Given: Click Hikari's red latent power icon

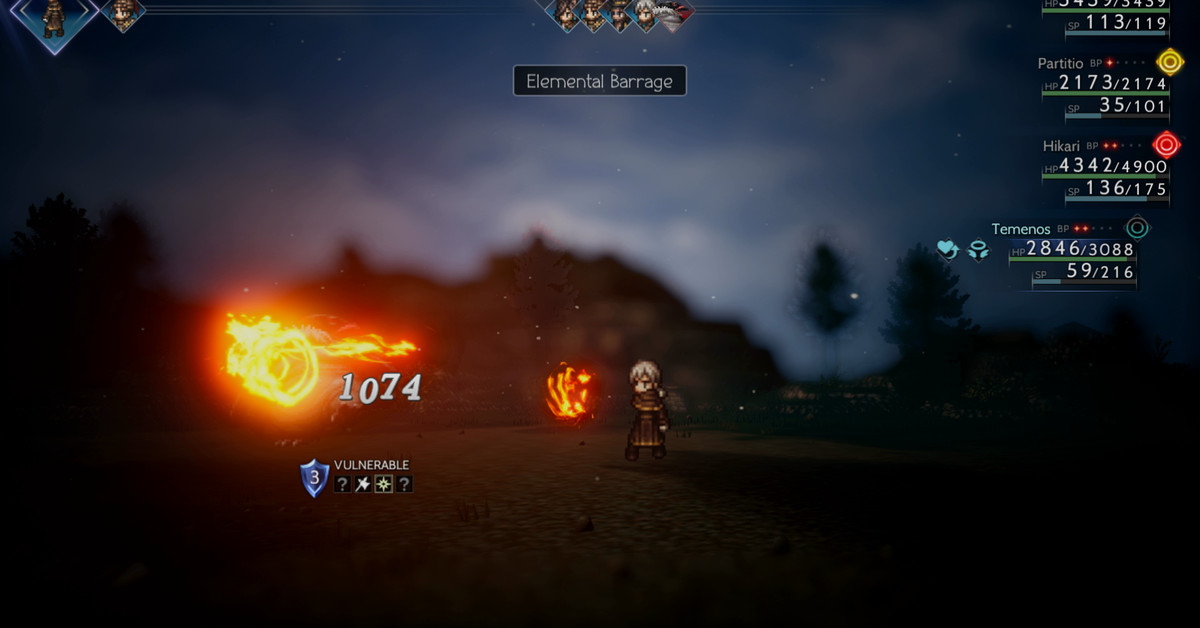Looking at the screenshot, I should [x=1166, y=144].
